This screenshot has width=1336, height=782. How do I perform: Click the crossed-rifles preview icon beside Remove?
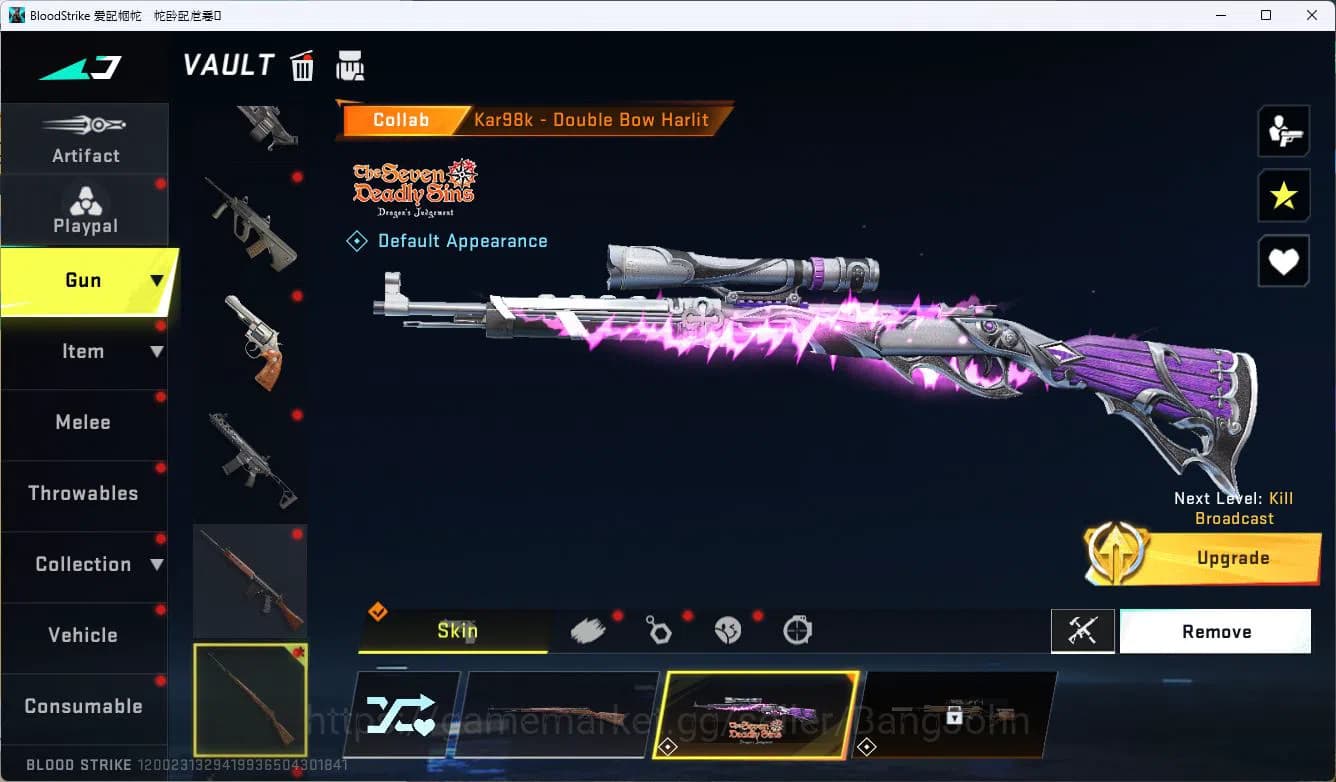coord(1083,631)
